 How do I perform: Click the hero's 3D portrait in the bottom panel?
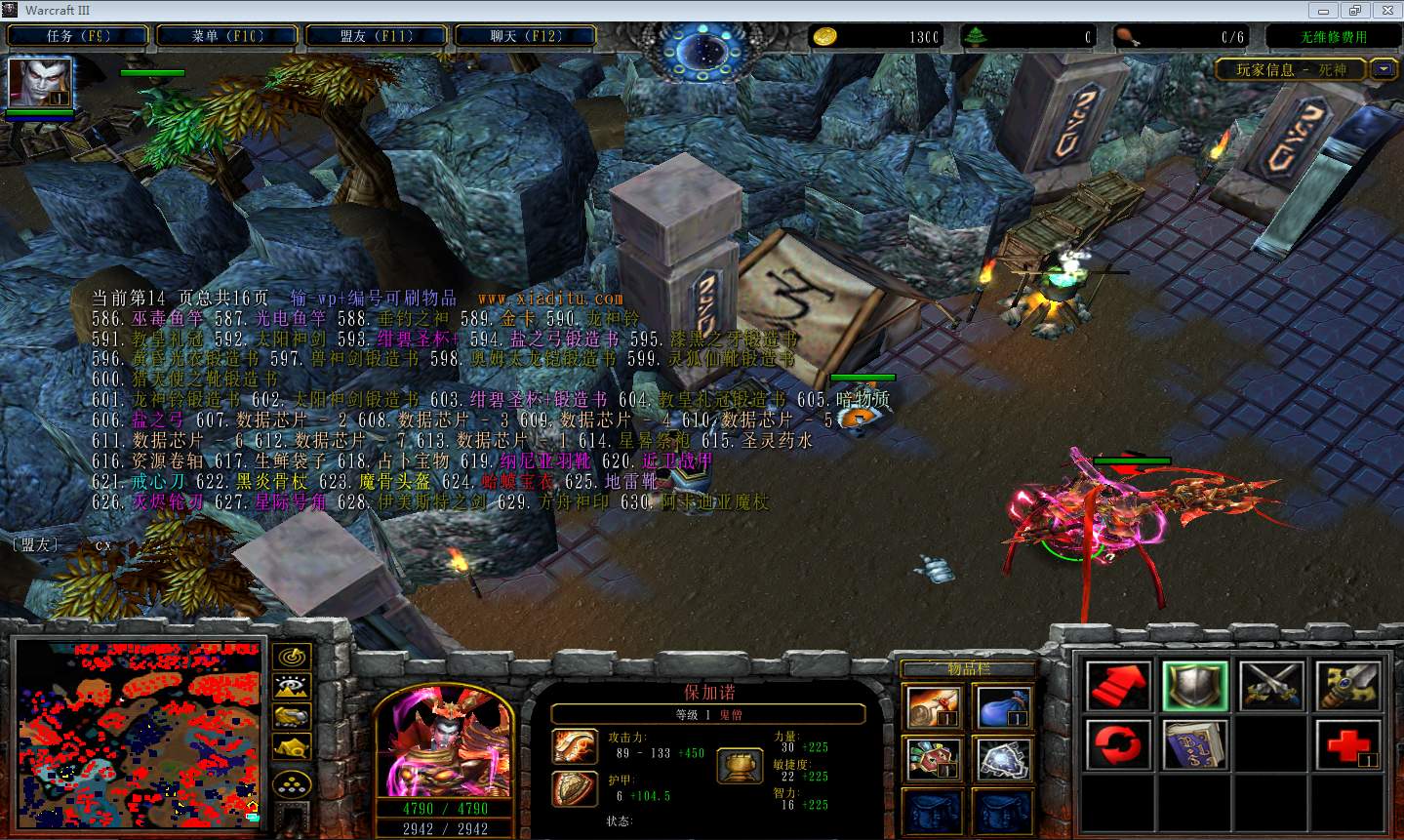coord(445,743)
